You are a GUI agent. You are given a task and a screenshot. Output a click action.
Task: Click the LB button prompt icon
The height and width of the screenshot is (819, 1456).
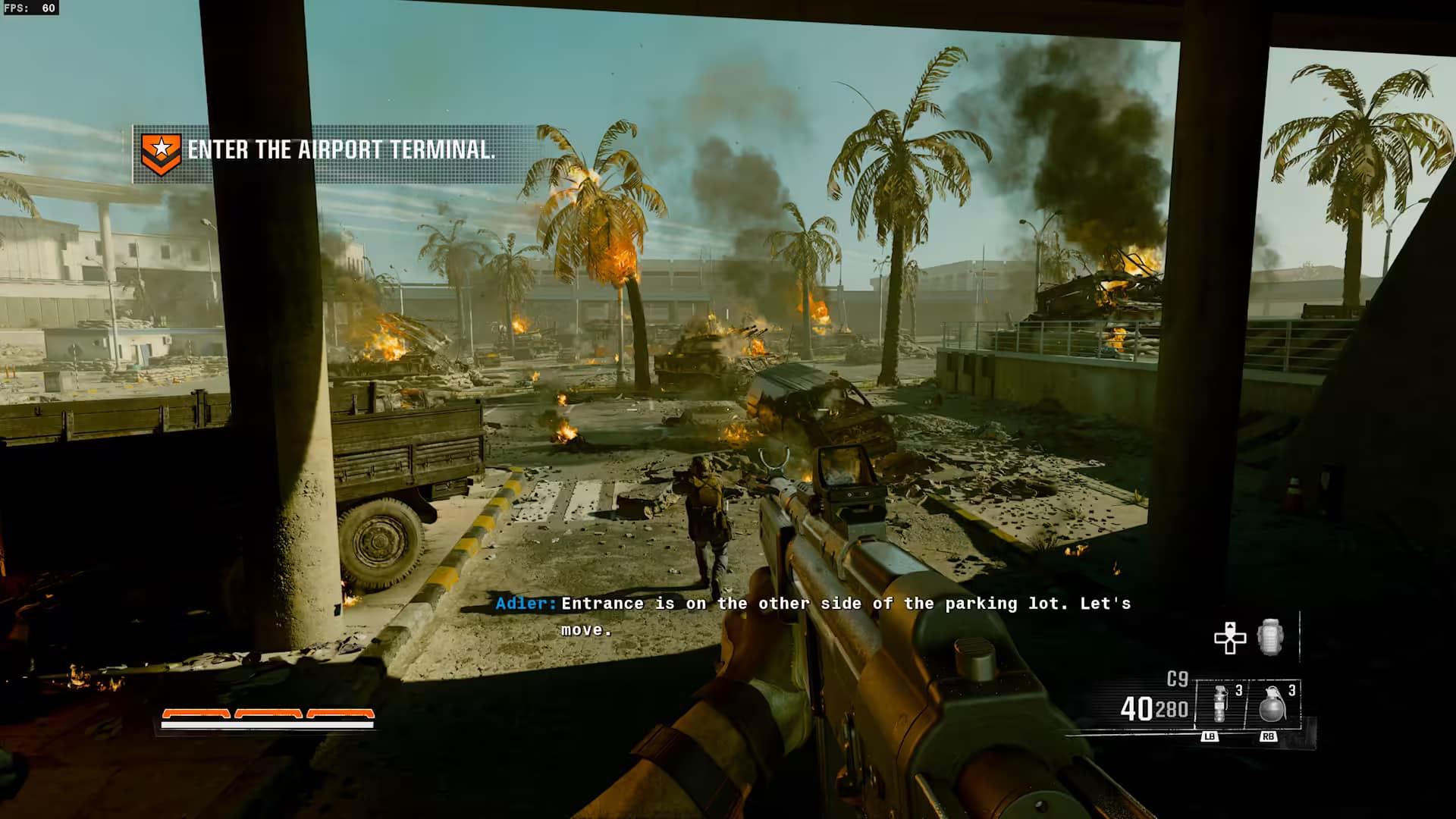pos(1210,736)
